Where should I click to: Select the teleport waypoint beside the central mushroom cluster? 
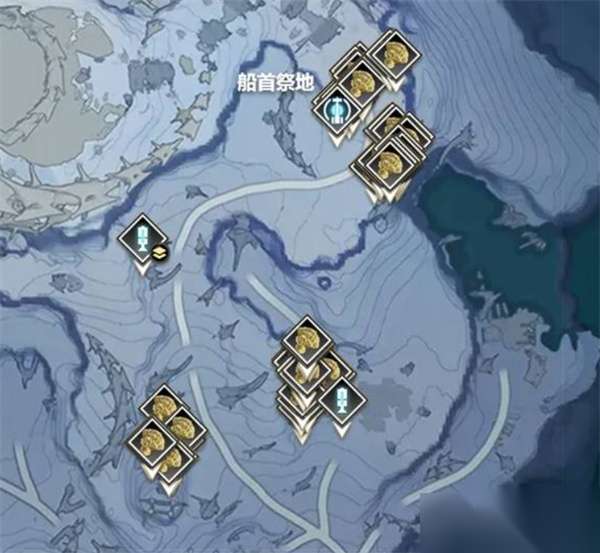pyautogui.click(x=342, y=399)
